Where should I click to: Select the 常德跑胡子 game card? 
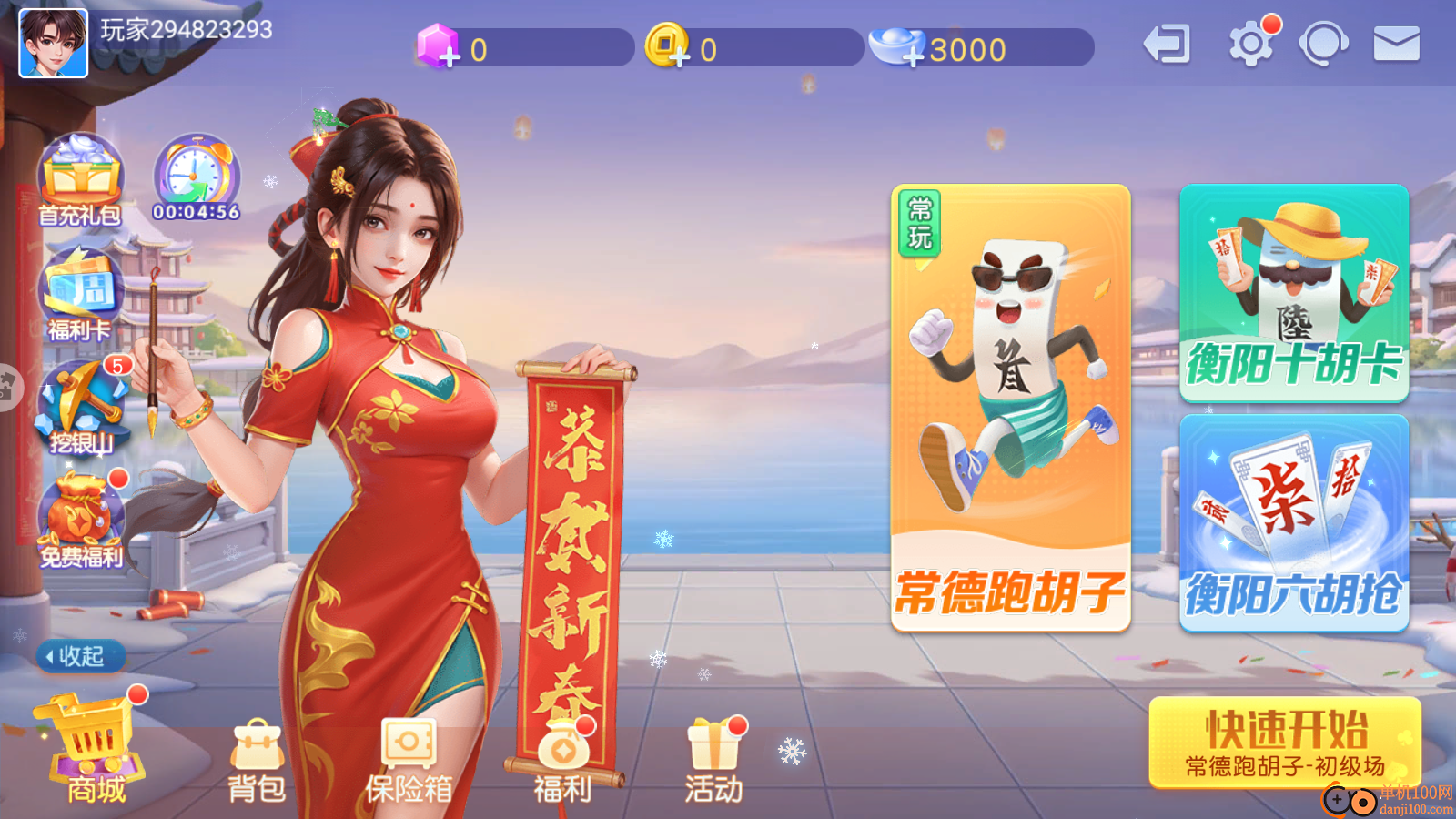coord(1010,405)
